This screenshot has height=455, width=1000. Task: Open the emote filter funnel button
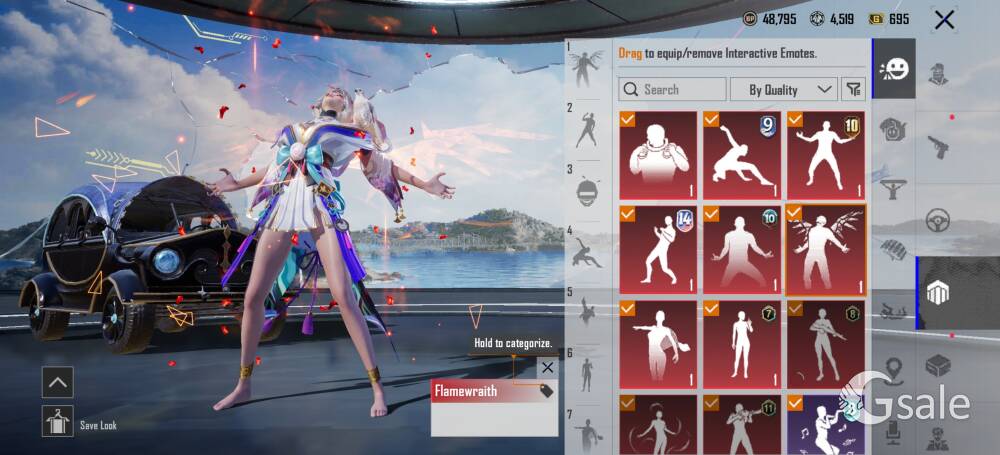pos(853,90)
